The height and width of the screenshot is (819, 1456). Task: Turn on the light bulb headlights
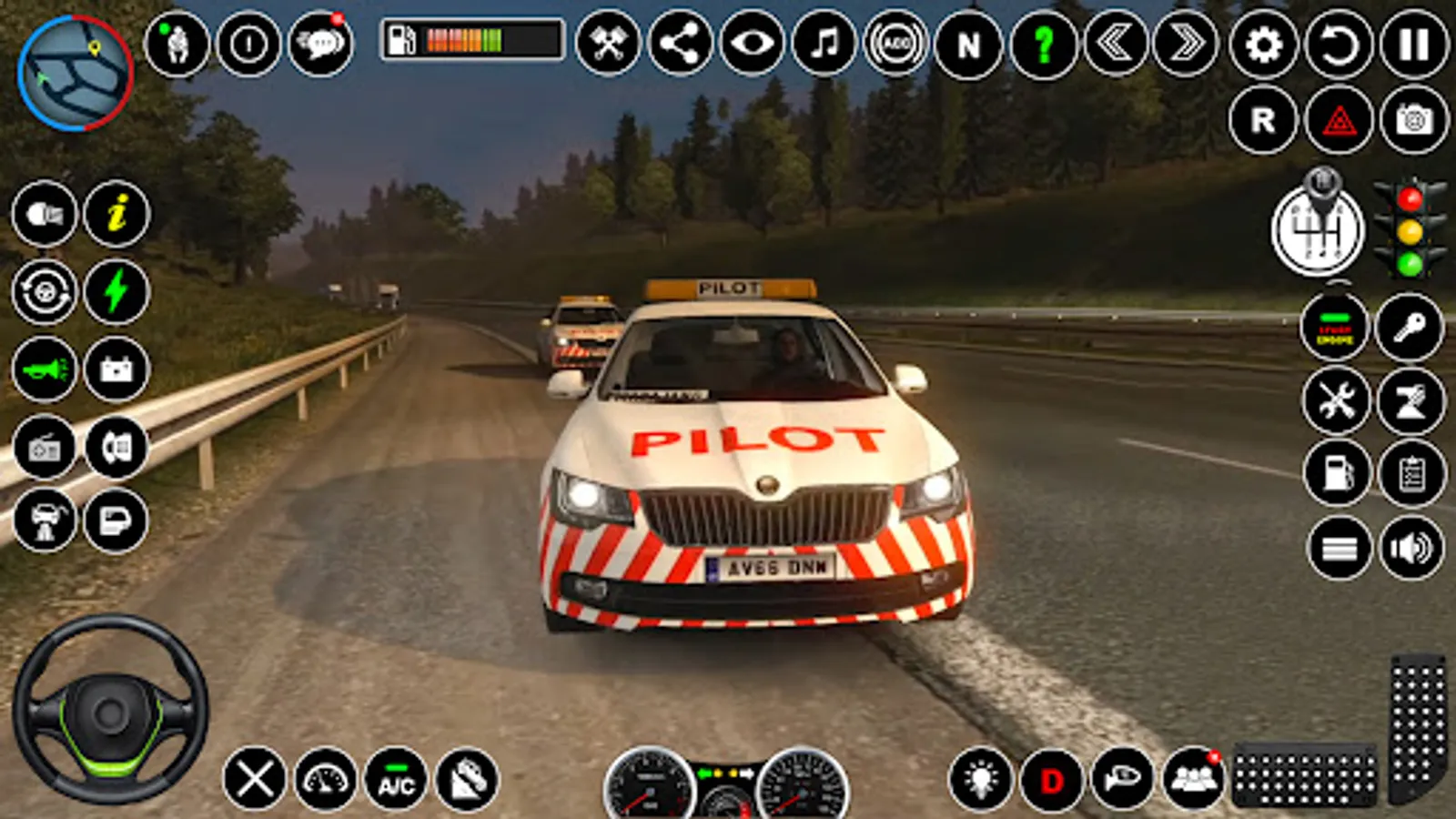980,780
